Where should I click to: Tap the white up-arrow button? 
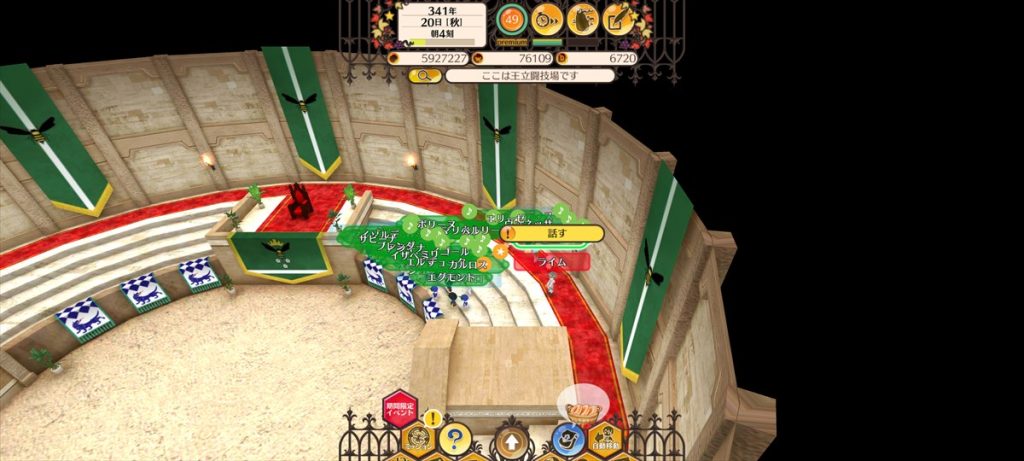point(511,440)
